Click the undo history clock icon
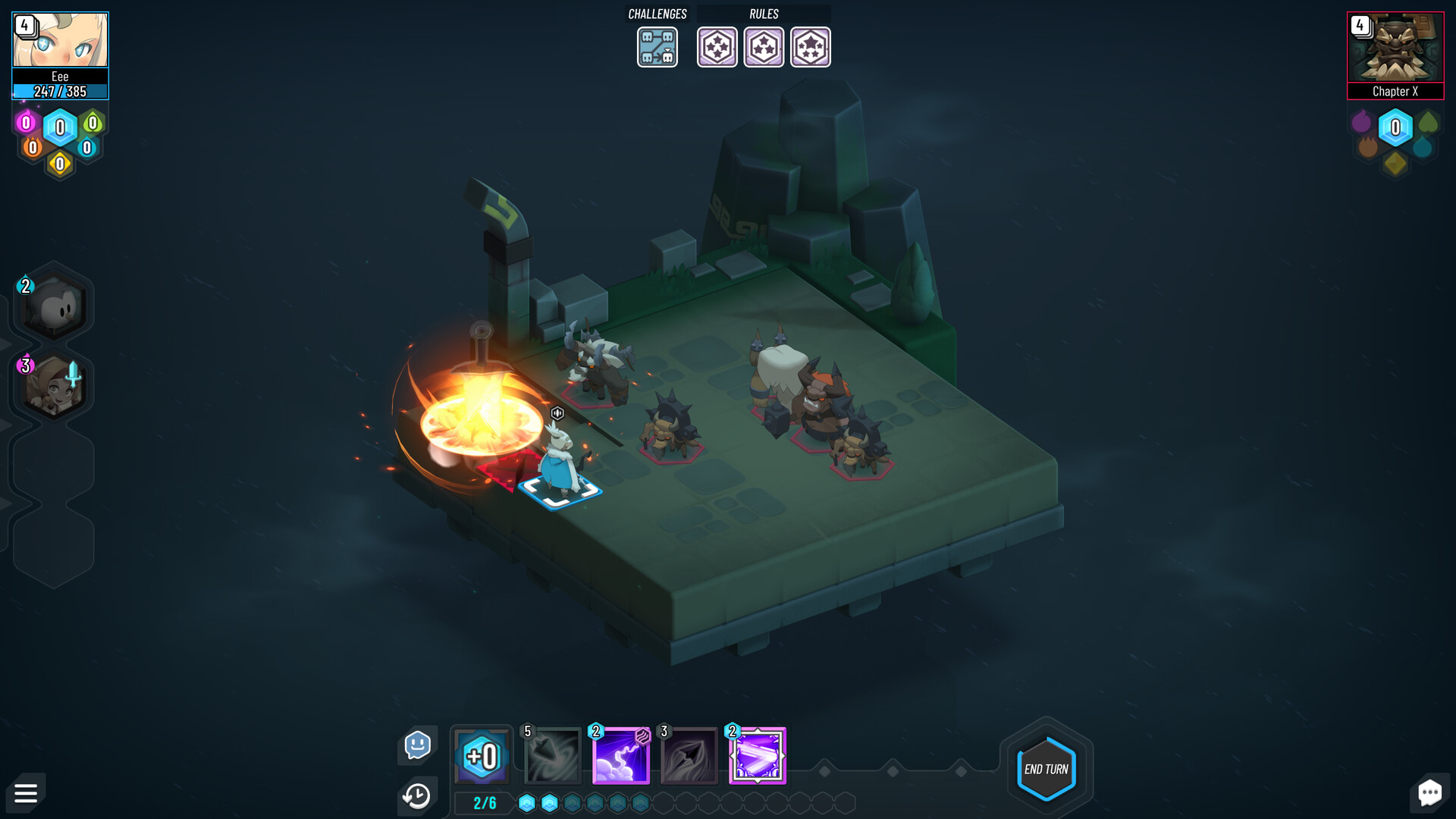 [x=416, y=795]
